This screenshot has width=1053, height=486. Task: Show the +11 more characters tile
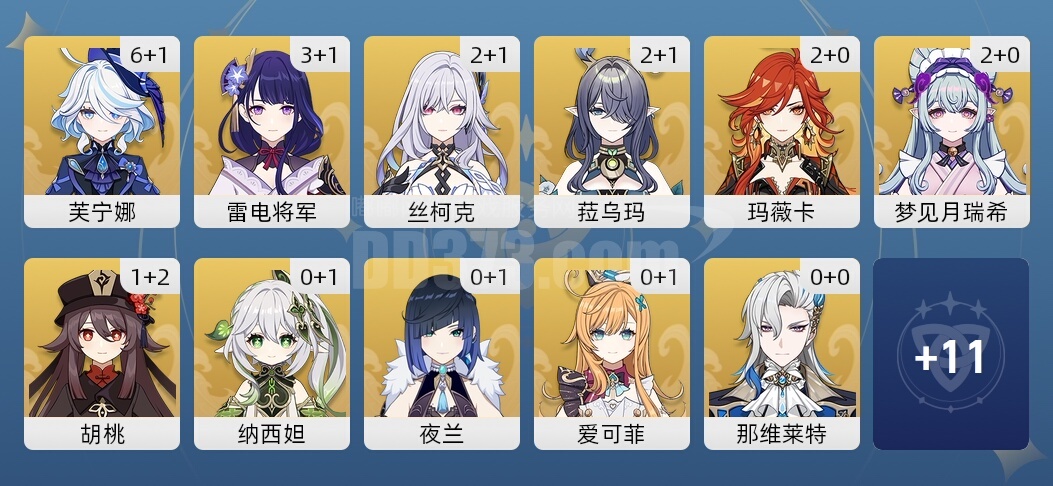pos(951,354)
